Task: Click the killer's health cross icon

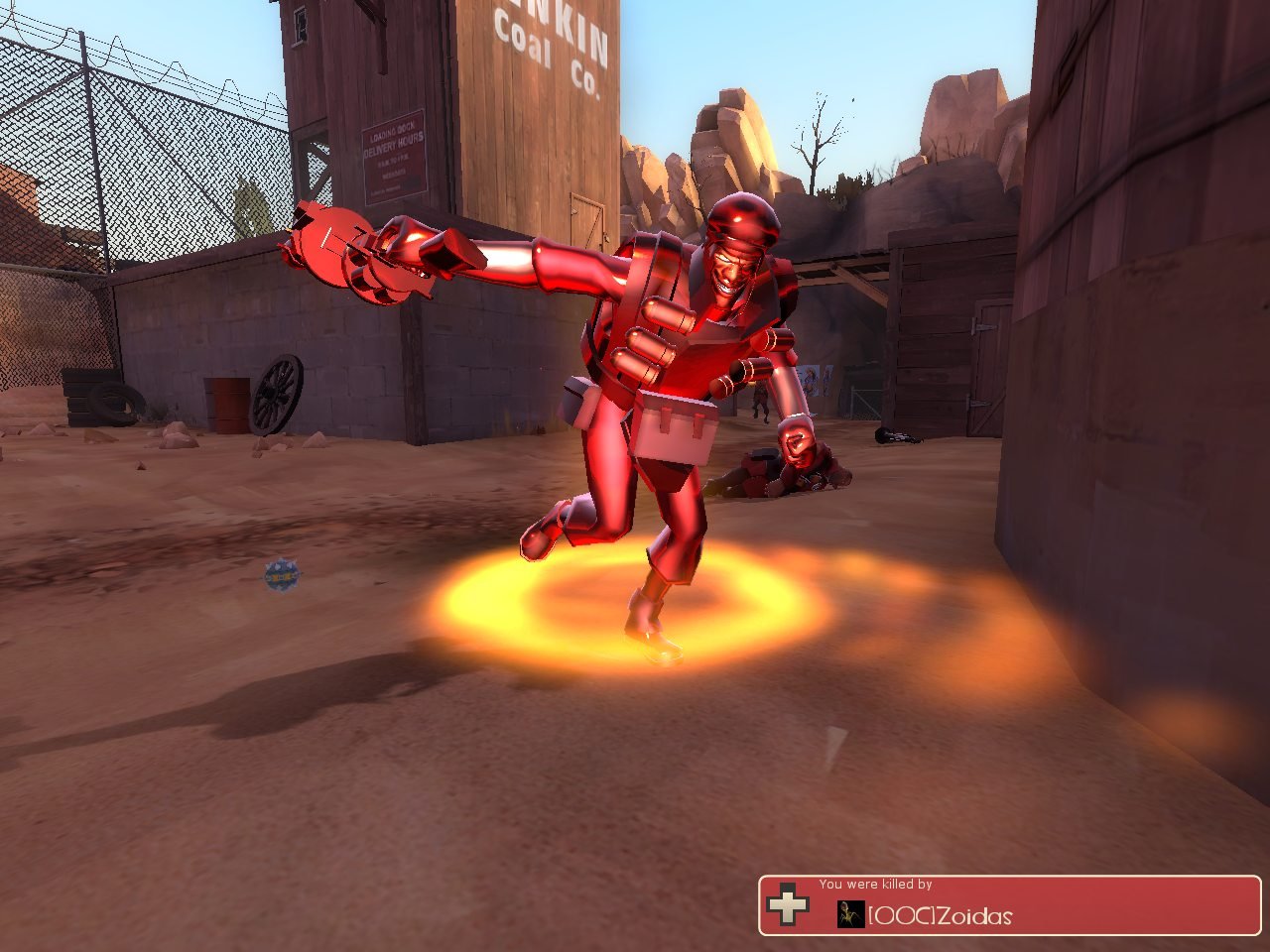Action: 788,904
